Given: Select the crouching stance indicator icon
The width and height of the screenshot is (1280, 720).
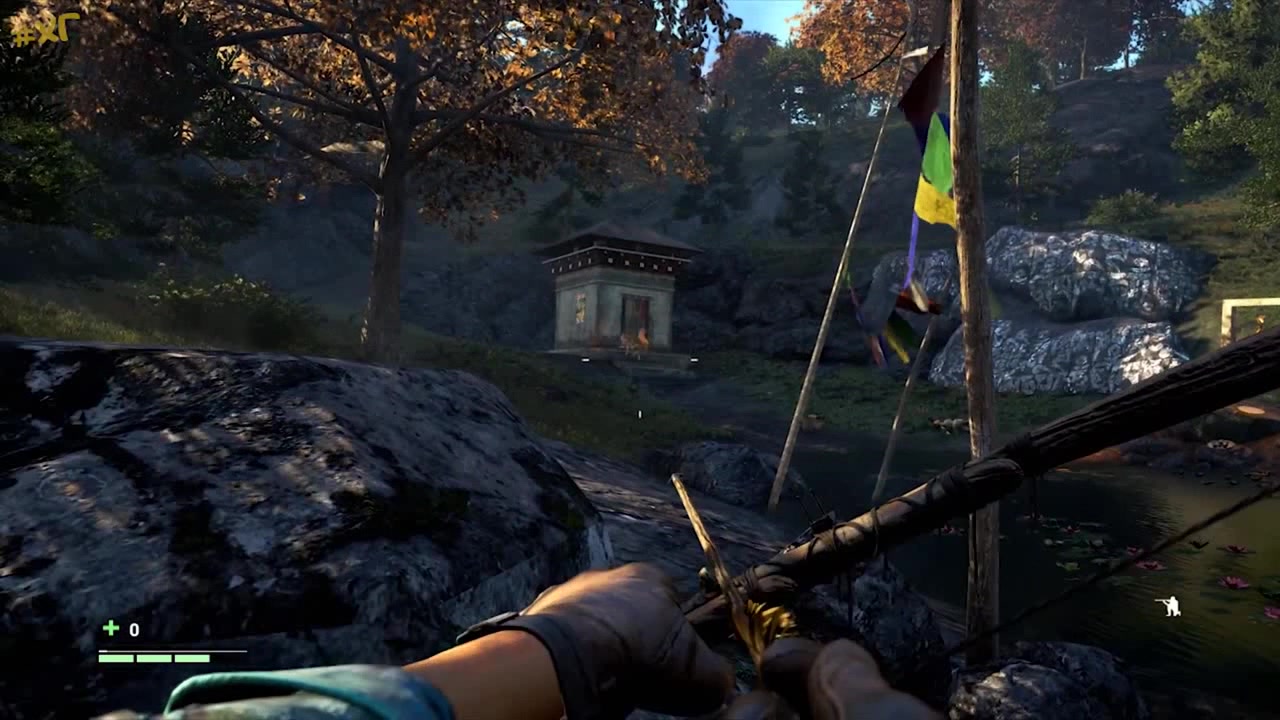Looking at the screenshot, I should (1167, 605).
